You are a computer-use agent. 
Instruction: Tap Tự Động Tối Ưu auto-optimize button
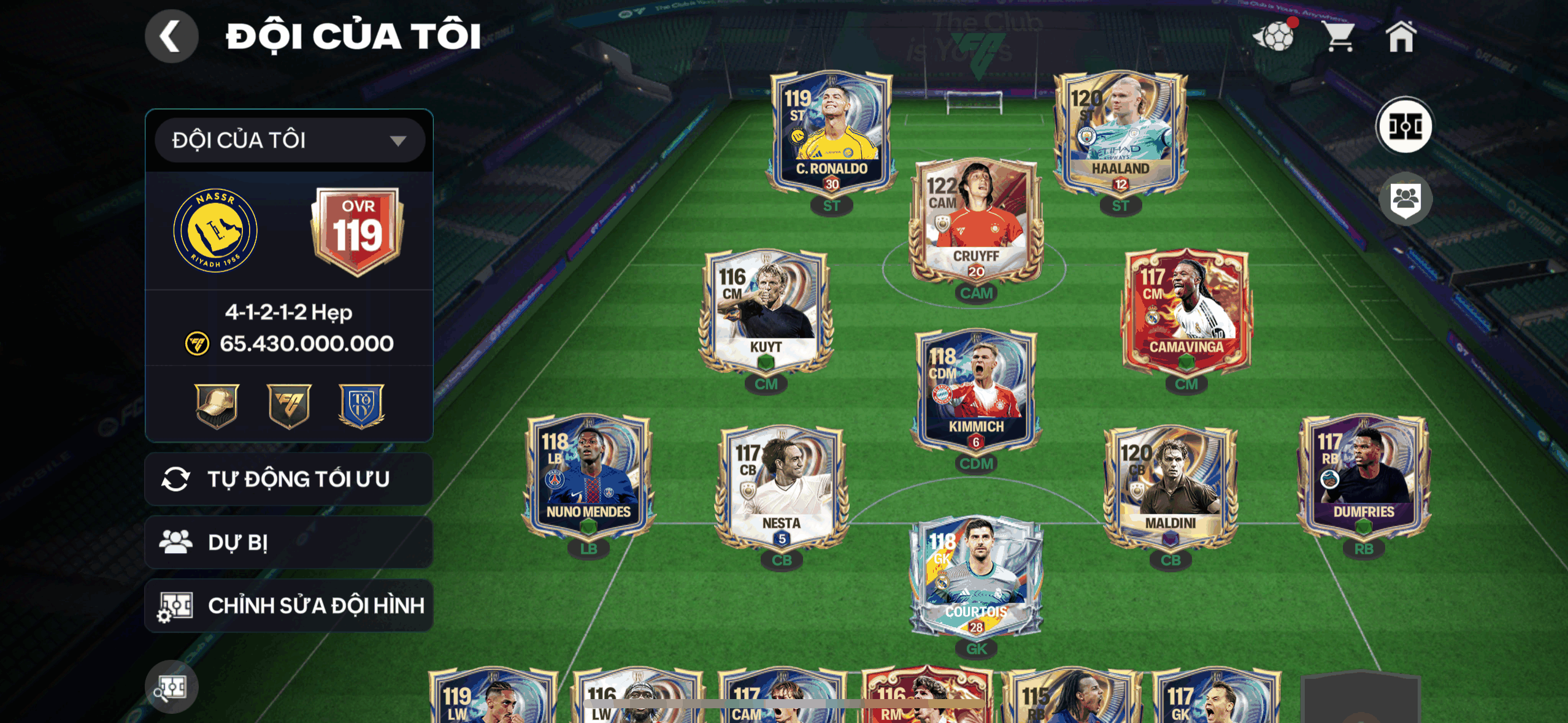pyautogui.click(x=289, y=479)
